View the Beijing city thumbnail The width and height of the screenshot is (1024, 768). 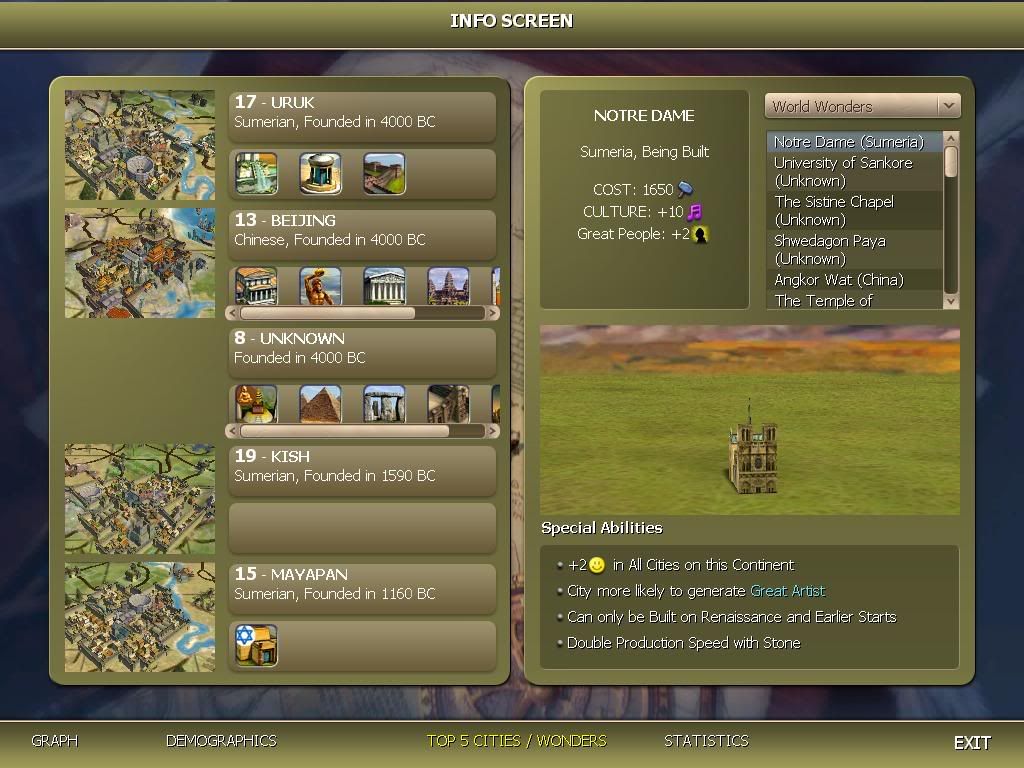[x=140, y=263]
